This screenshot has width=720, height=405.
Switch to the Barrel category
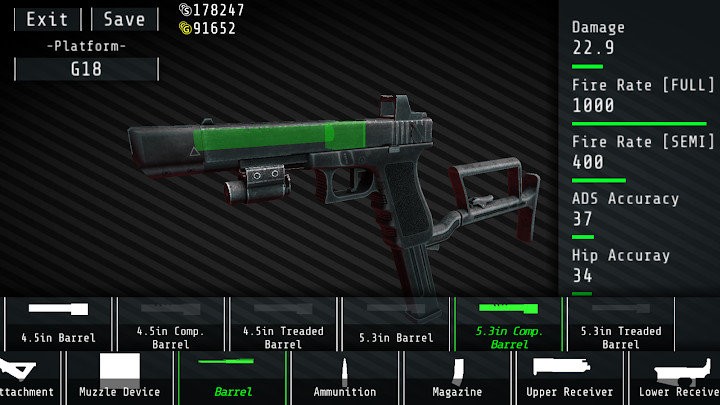coord(233,378)
